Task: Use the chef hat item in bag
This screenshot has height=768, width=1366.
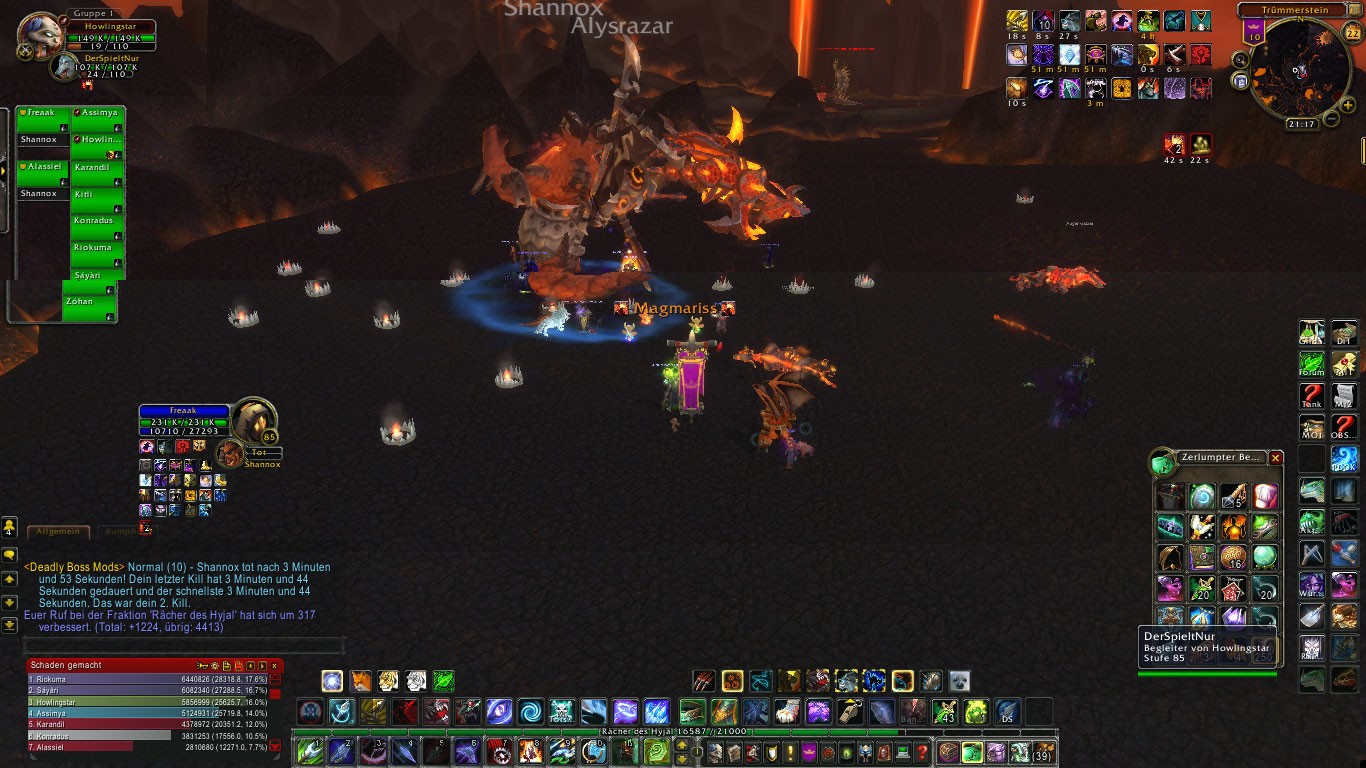Action: [1265, 496]
